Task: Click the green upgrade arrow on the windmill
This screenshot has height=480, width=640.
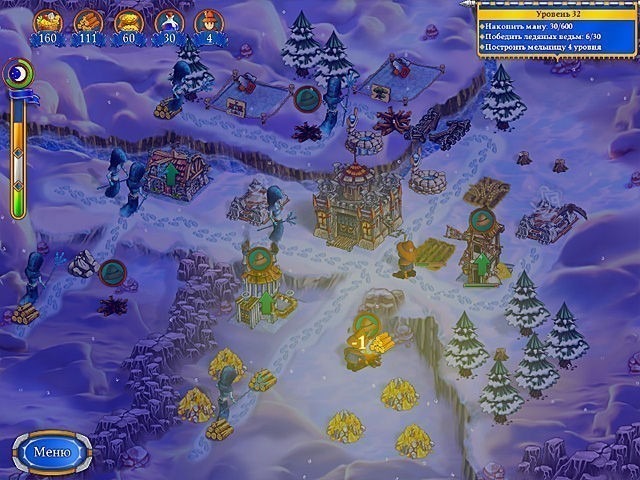Action: tap(481, 265)
